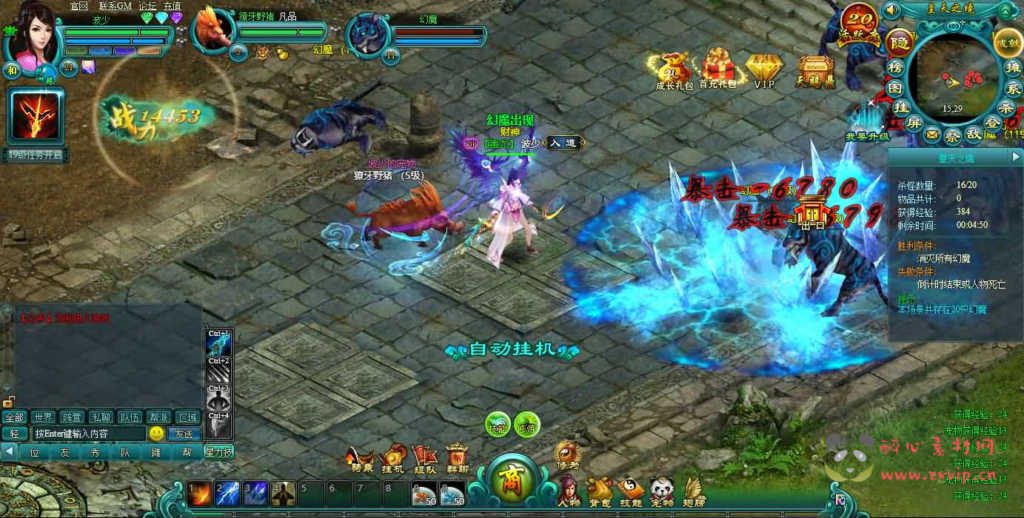Open the 背包 bag inventory
The image size is (1024, 518).
click(600, 490)
